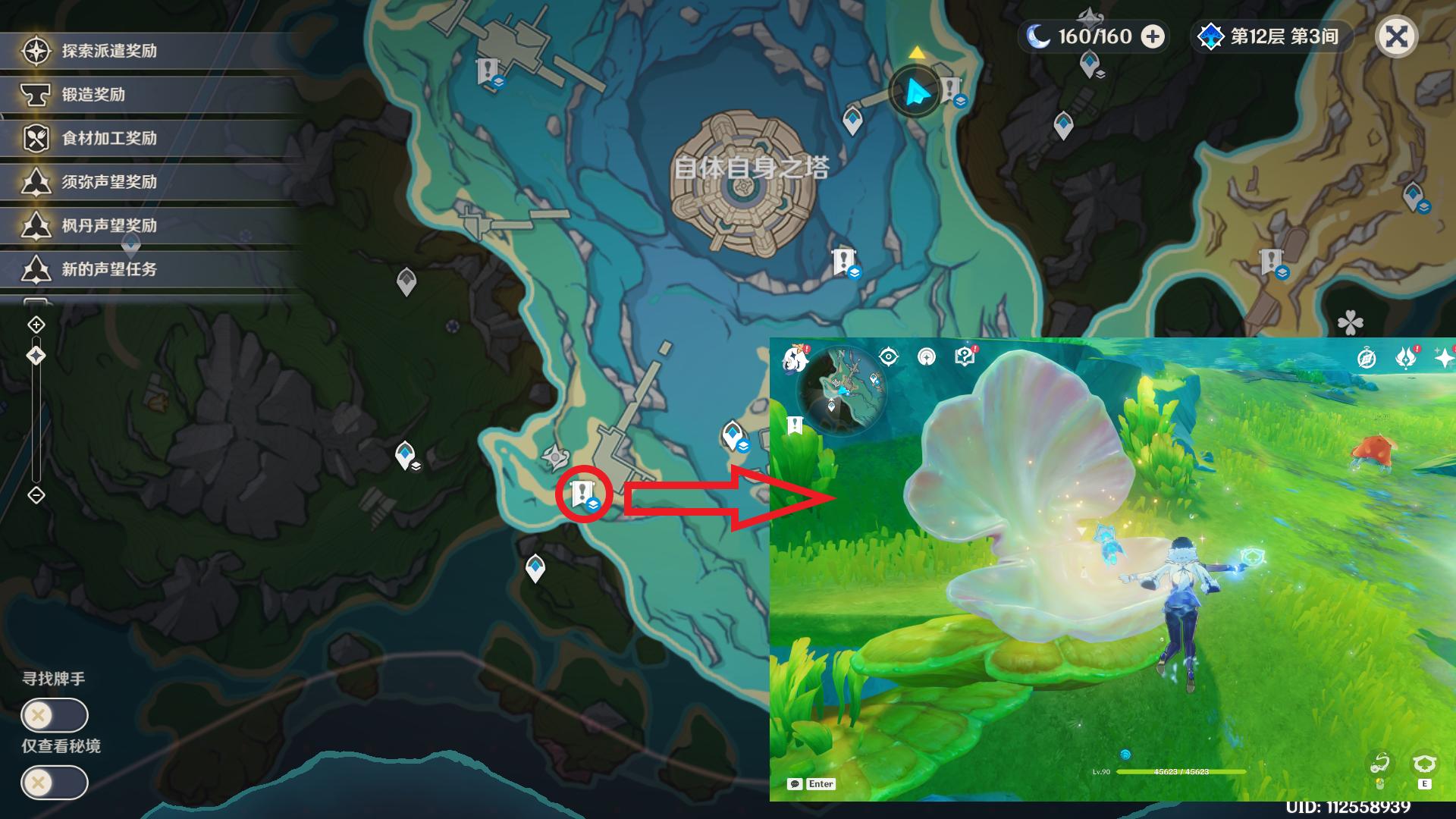Toggle the 寻找牌手 card player switch
This screenshot has height=819, width=1456.
[x=55, y=715]
